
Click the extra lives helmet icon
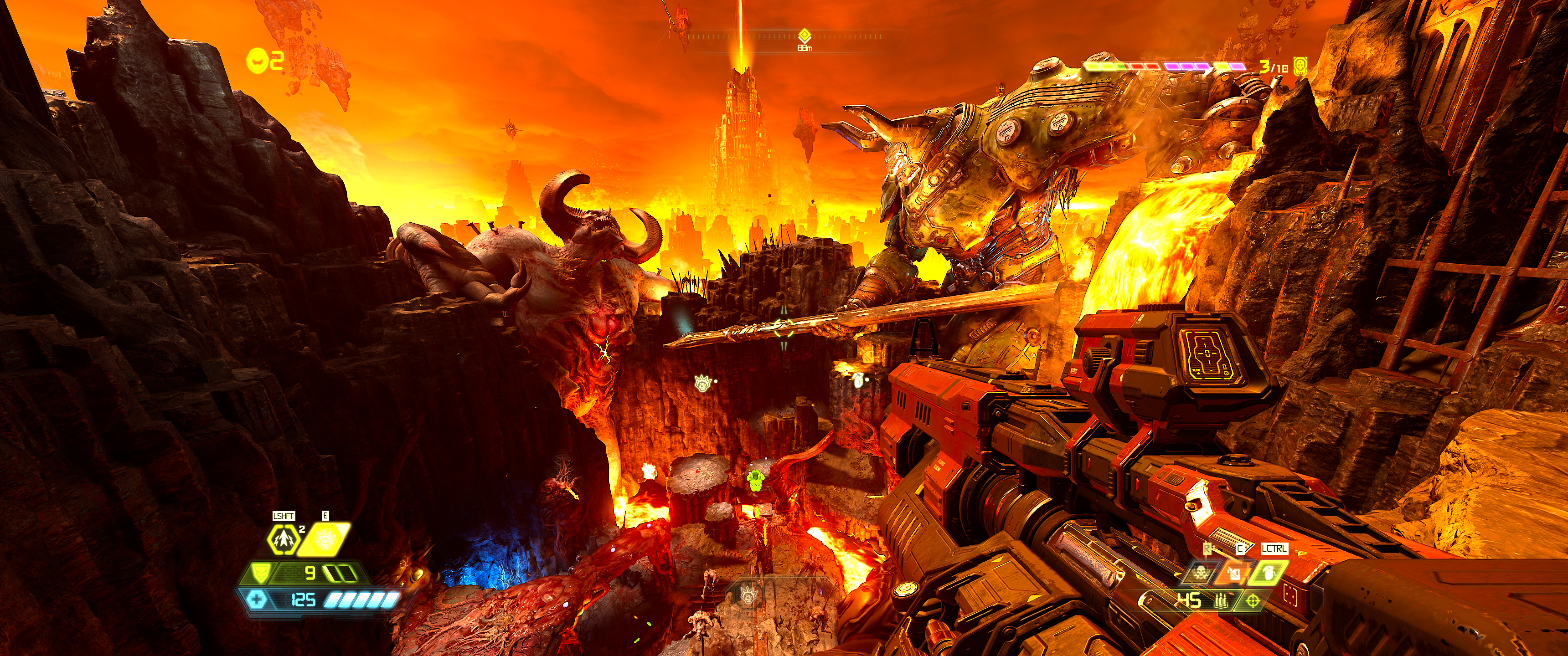click(256, 60)
